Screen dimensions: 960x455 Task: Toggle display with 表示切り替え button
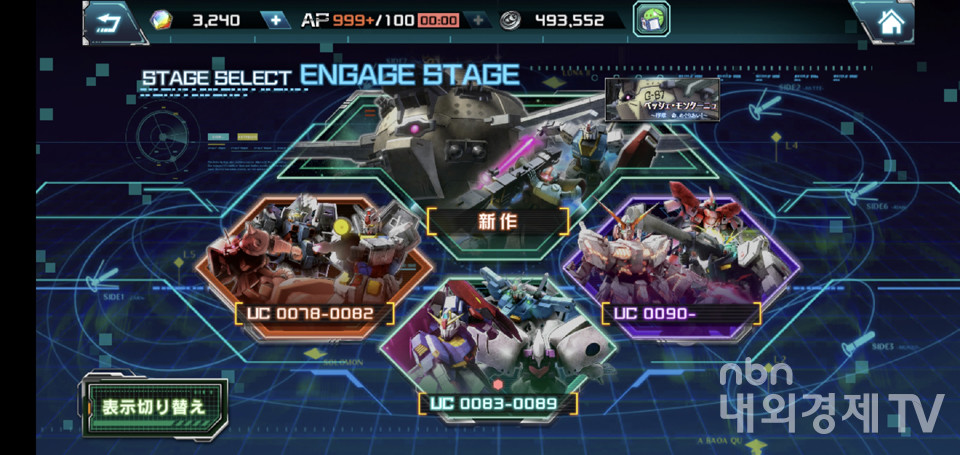(x=154, y=406)
